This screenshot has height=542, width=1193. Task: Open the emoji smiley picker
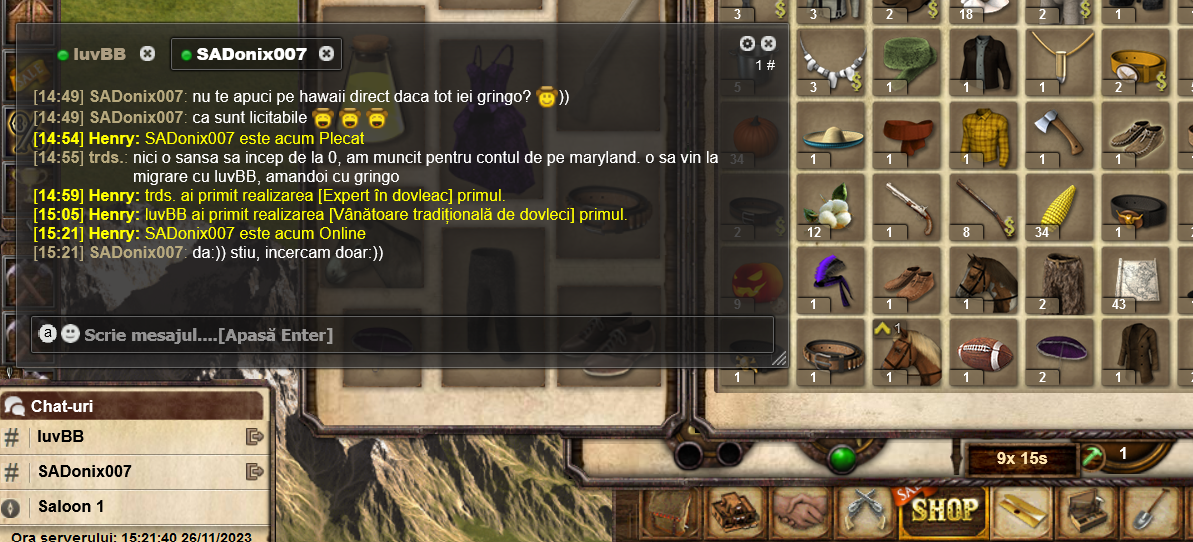(70, 334)
